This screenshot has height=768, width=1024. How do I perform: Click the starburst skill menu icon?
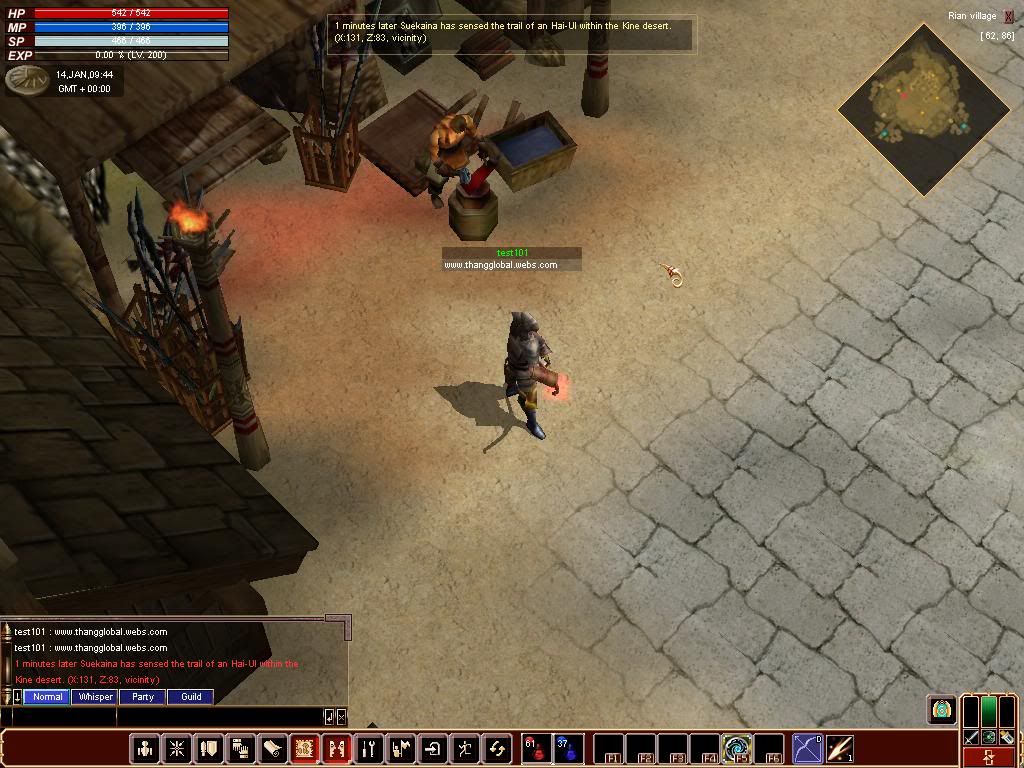click(177, 748)
